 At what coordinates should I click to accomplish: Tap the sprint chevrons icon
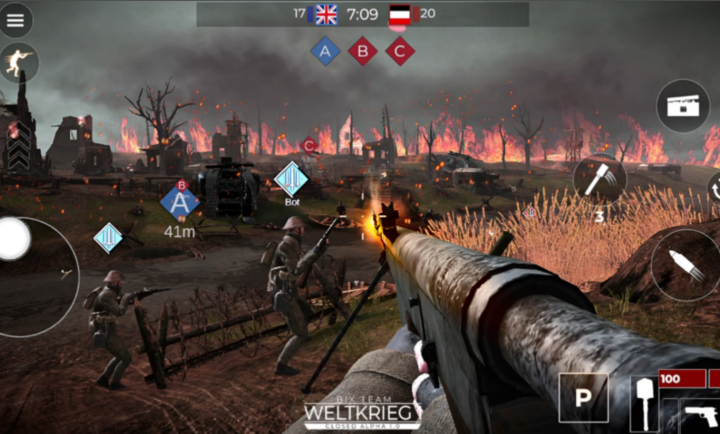click(18, 152)
